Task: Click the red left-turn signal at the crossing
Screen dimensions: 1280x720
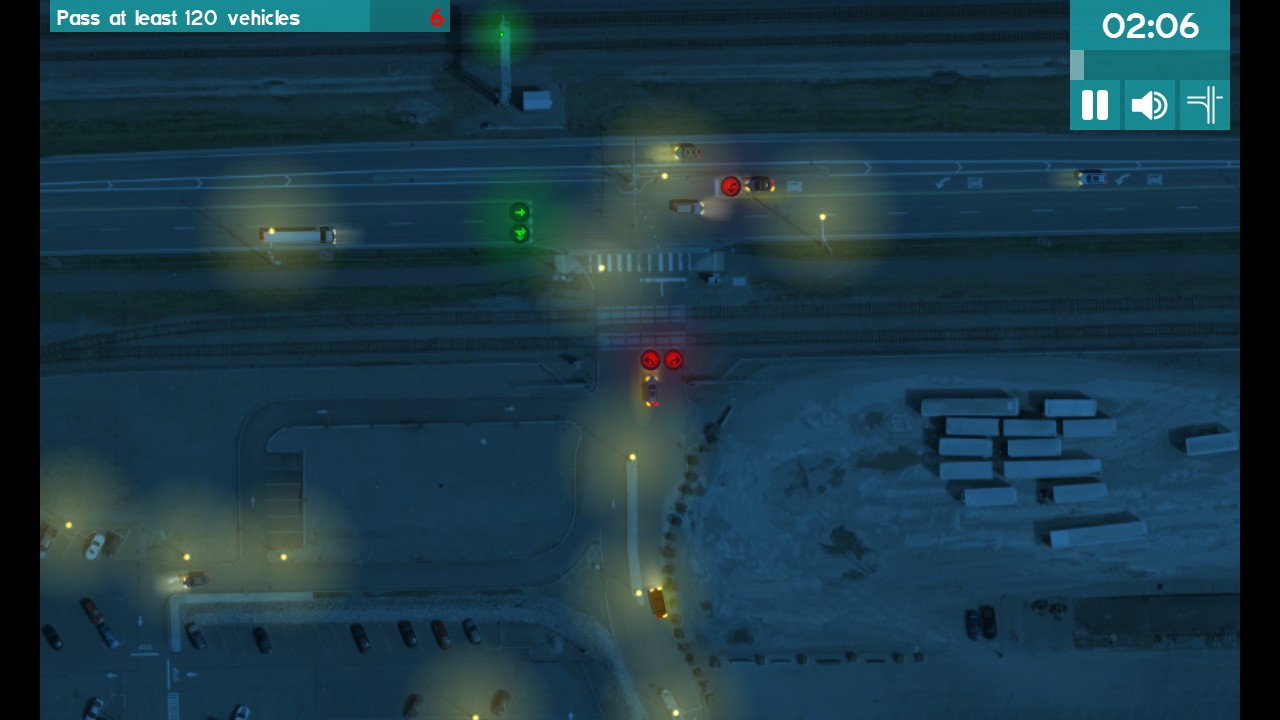Action: (650, 360)
